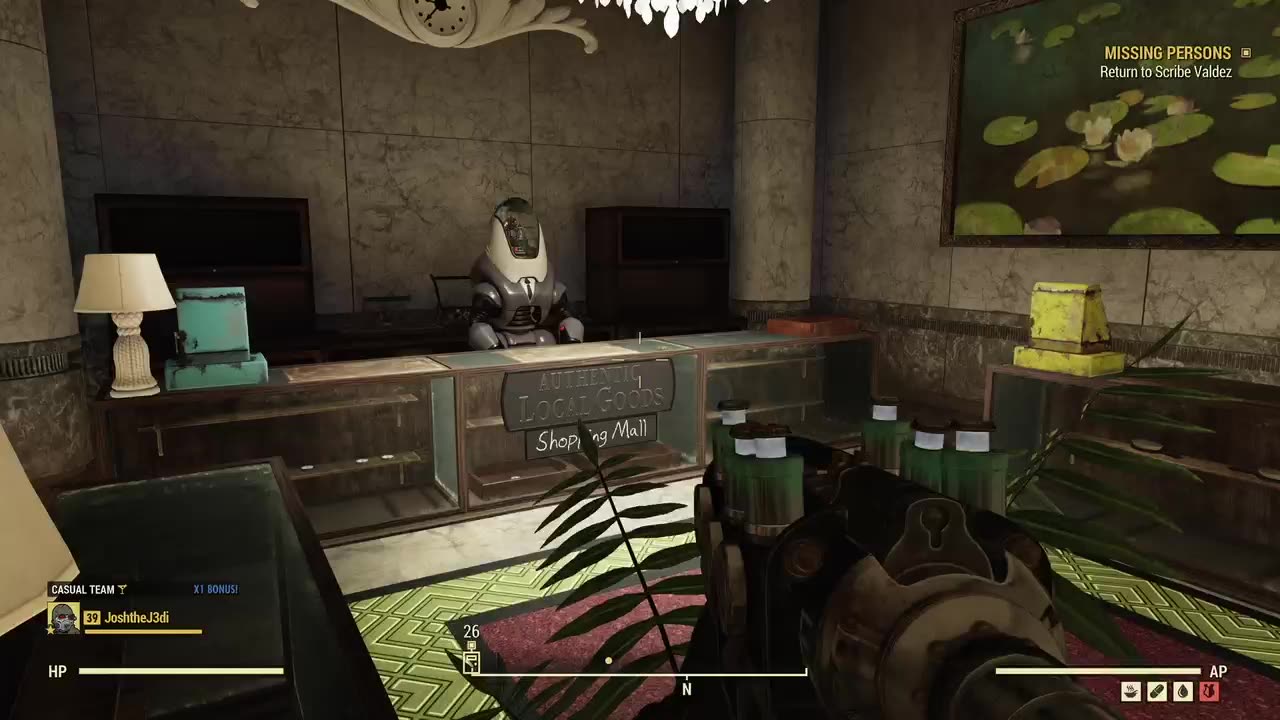Screen dimensions: 1280x720
Task: Click the Return to Scribe Valdez objective text
Action: pyautogui.click(x=1164, y=70)
